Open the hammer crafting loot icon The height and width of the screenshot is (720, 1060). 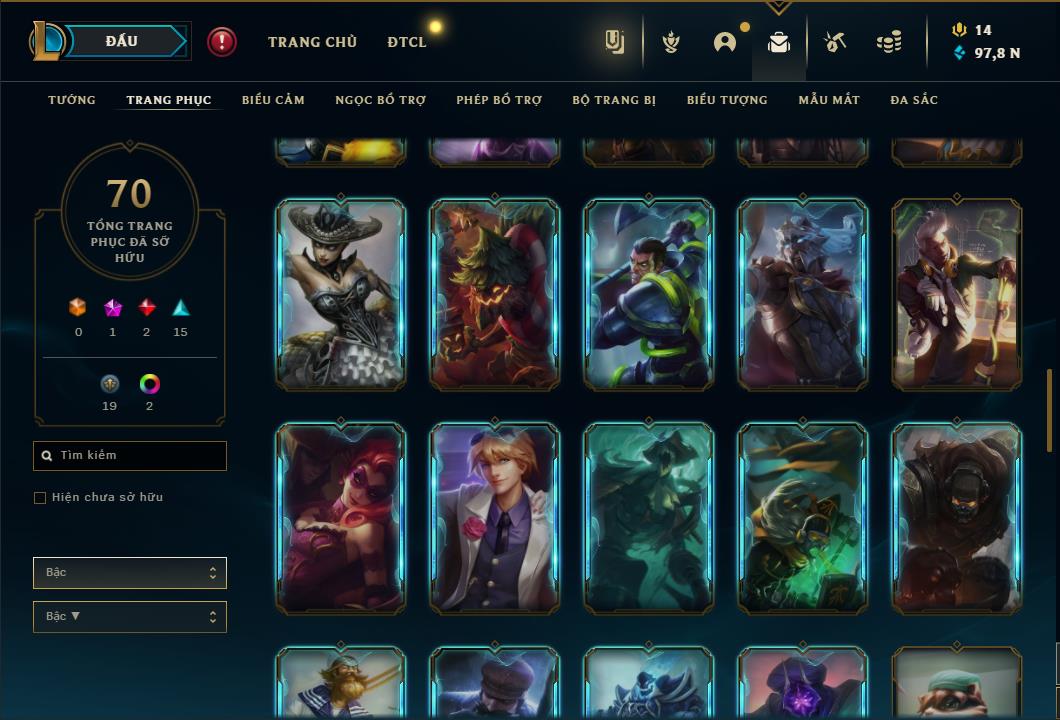click(x=835, y=42)
